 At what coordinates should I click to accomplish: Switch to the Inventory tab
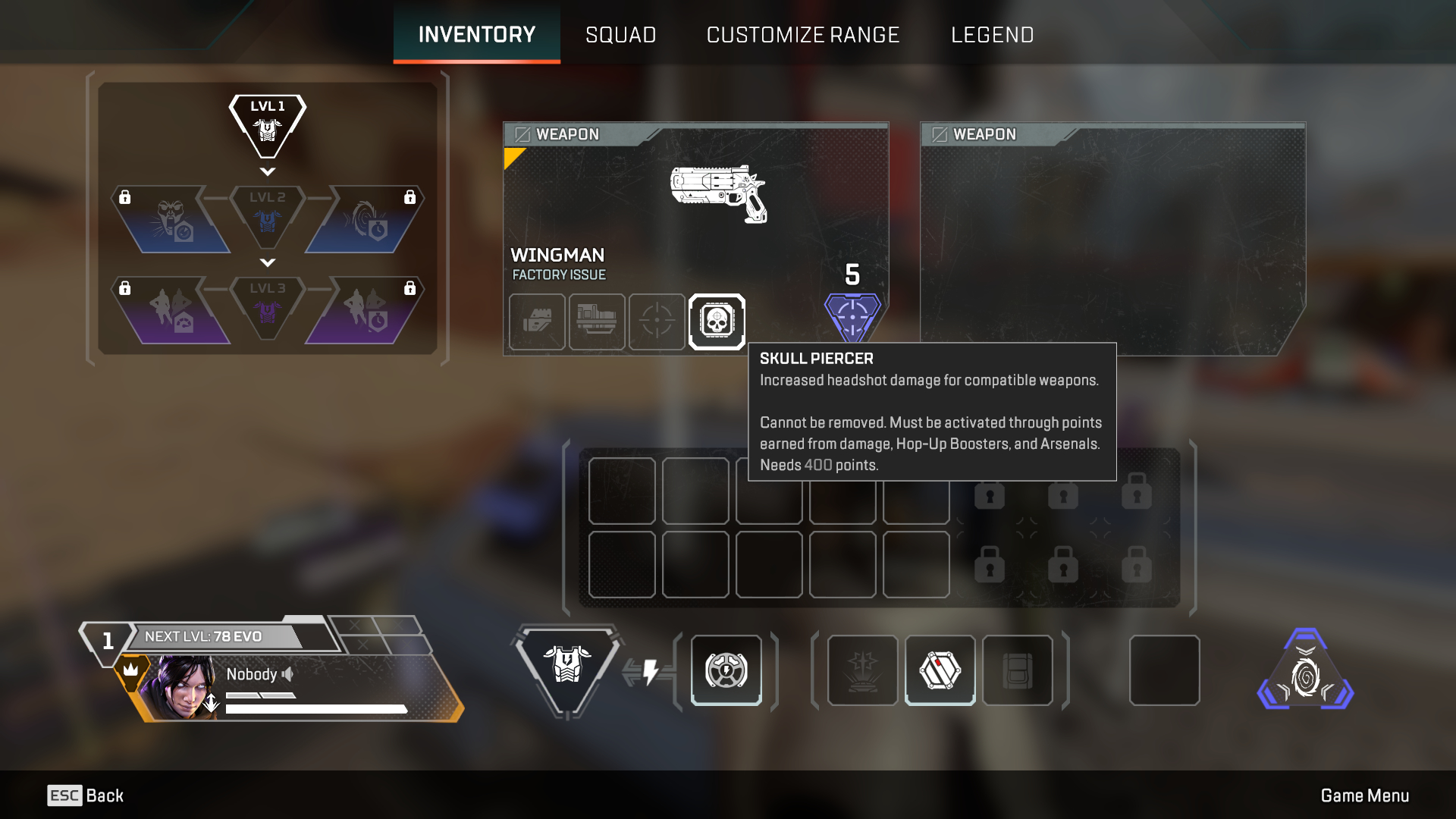[476, 35]
